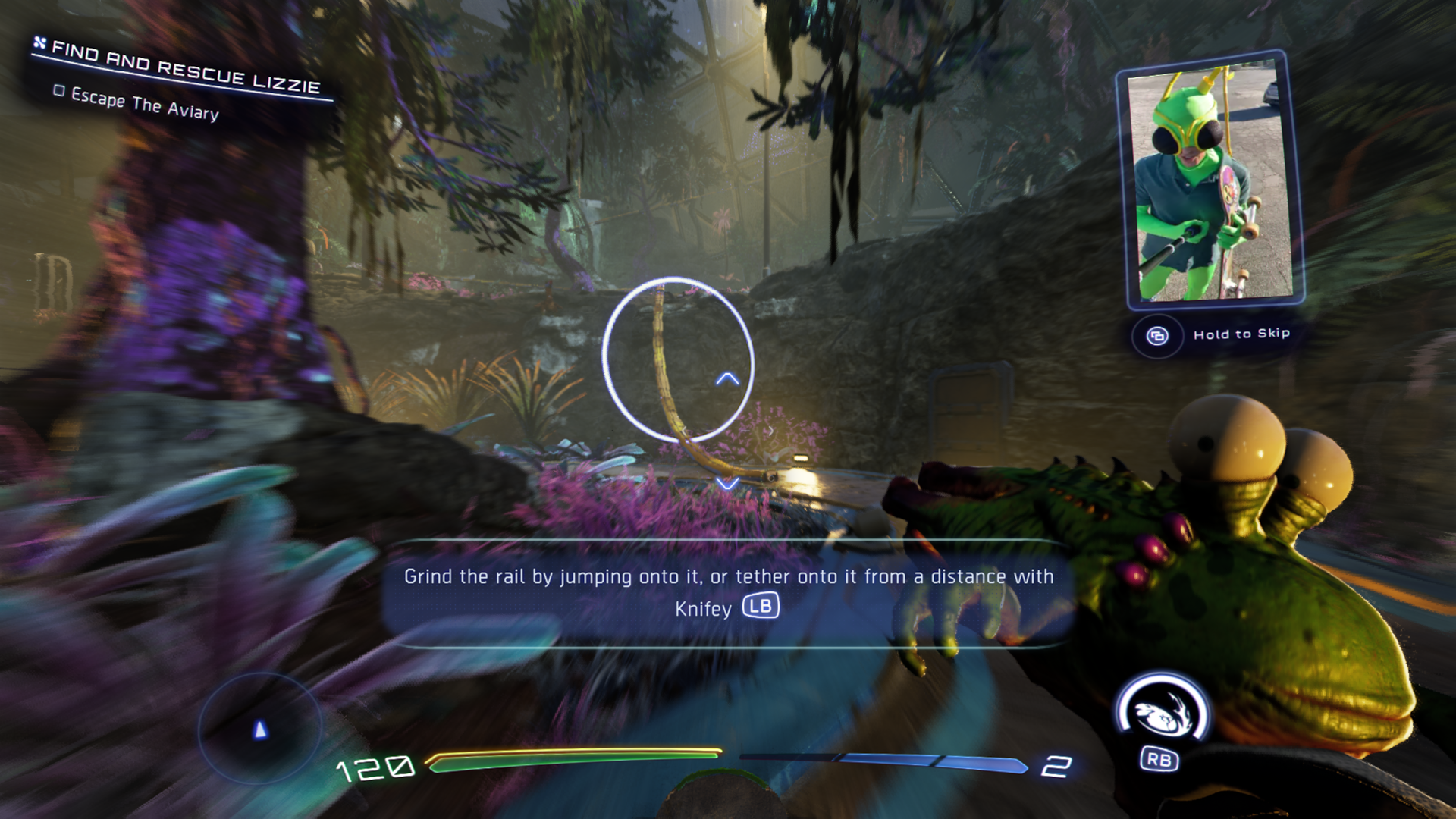This screenshot has height=819, width=1456.
Task: Click the grind rail tutorial message box
Action: pos(727,593)
